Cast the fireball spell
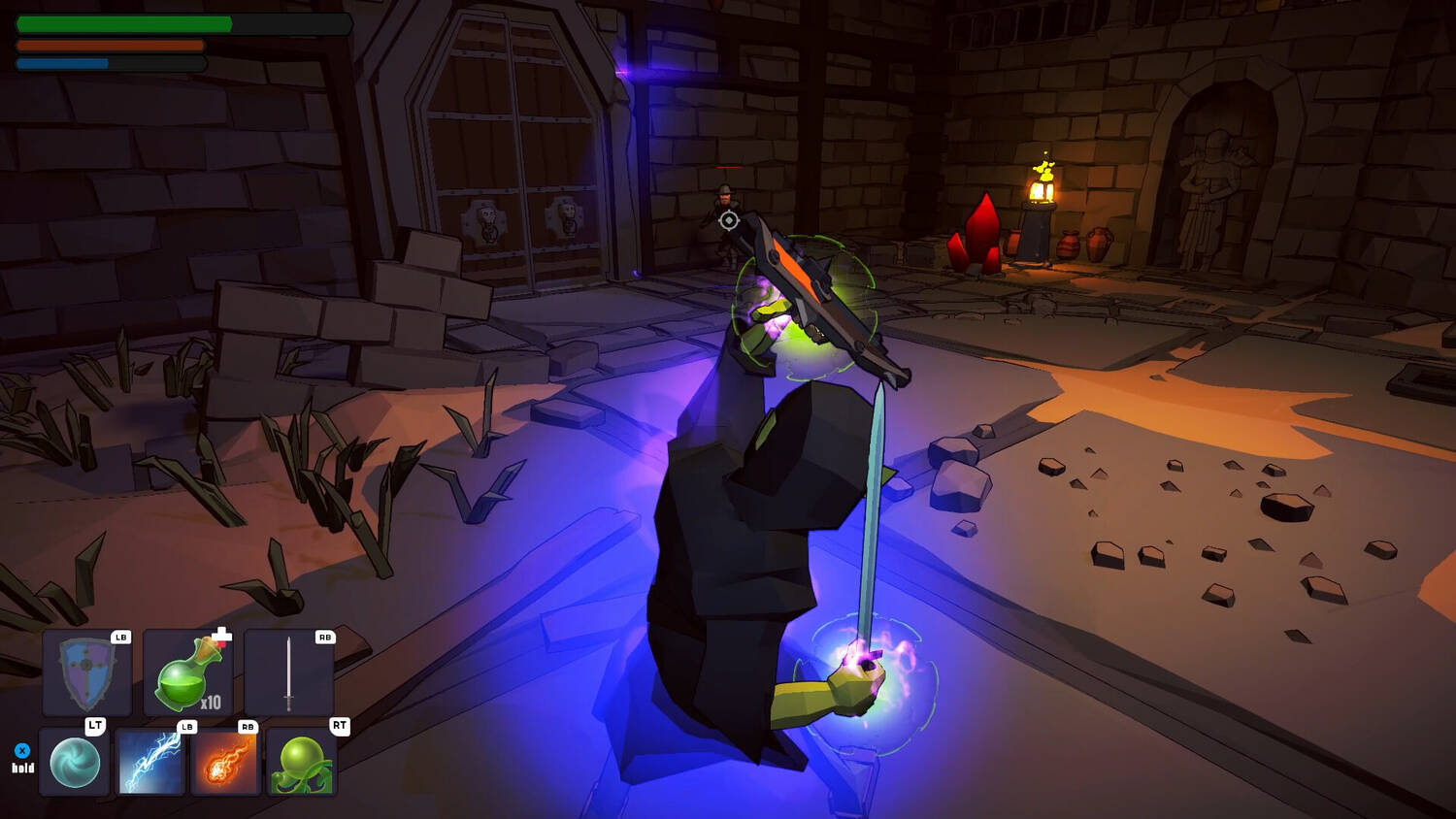 tap(225, 762)
